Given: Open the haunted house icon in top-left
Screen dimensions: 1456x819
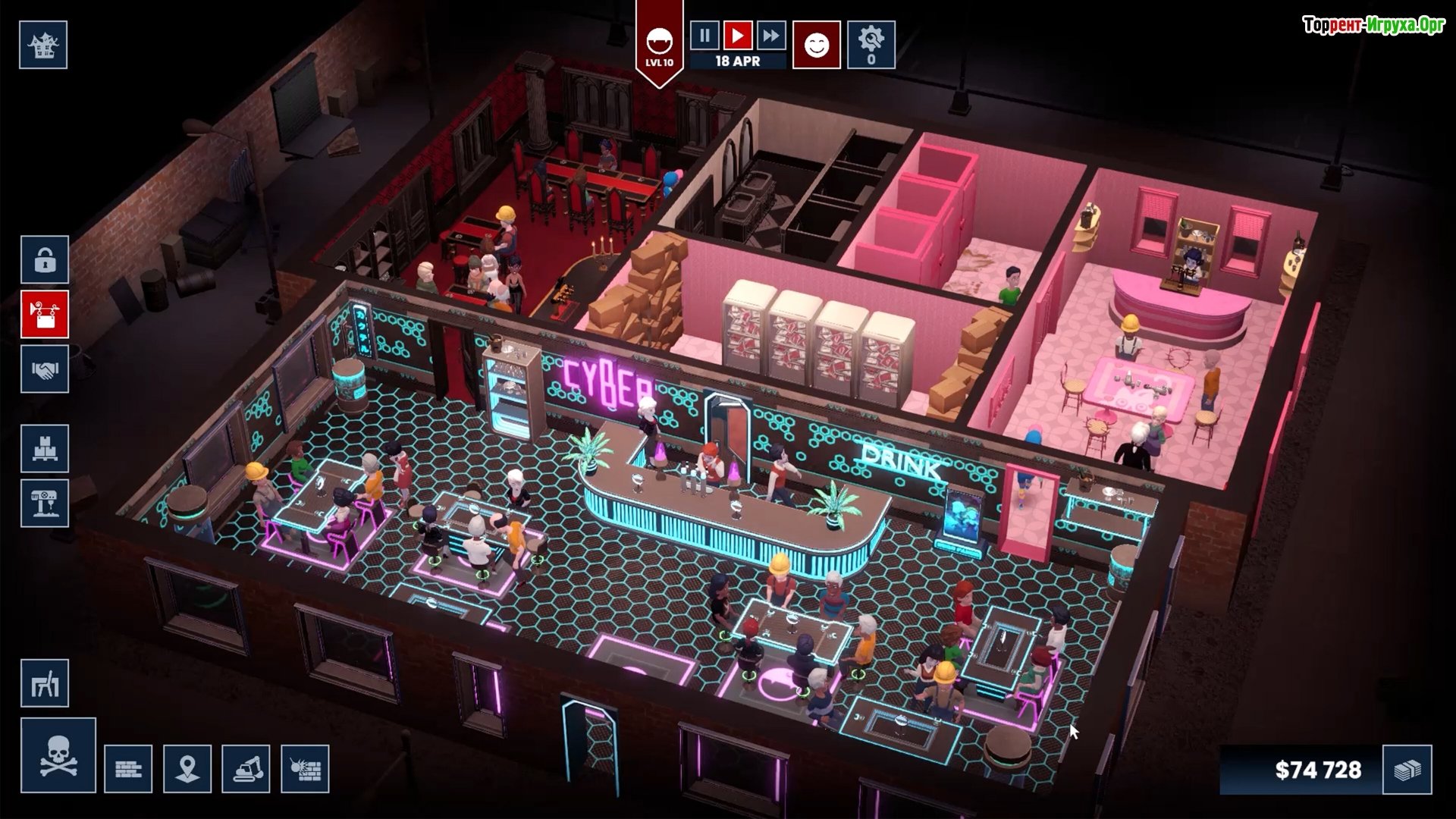Looking at the screenshot, I should tap(43, 45).
